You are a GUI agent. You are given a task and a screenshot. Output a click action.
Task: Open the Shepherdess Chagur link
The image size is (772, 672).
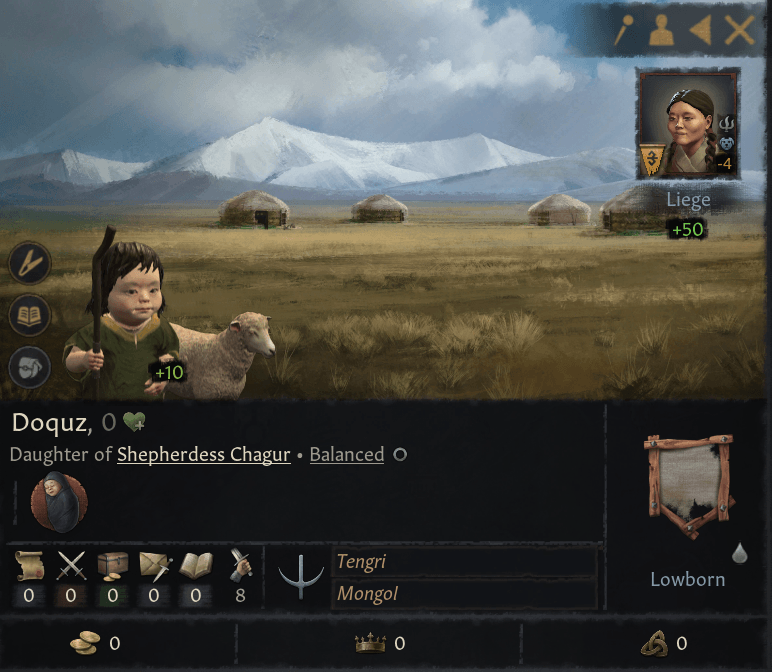pyautogui.click(x=203, y=454)
